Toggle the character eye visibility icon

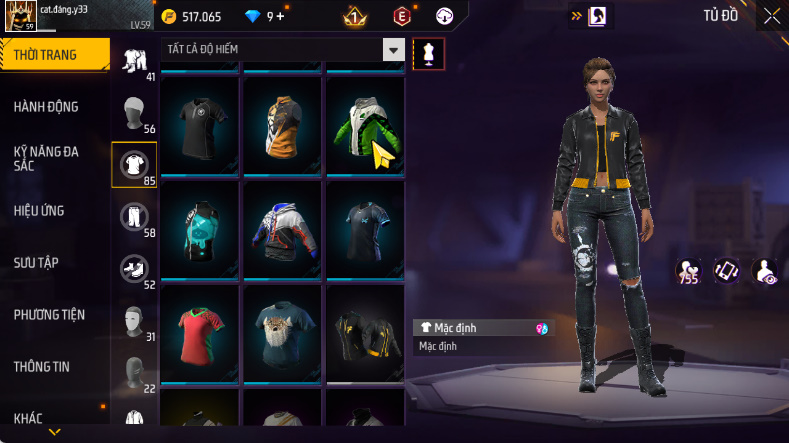coord(765,271)
